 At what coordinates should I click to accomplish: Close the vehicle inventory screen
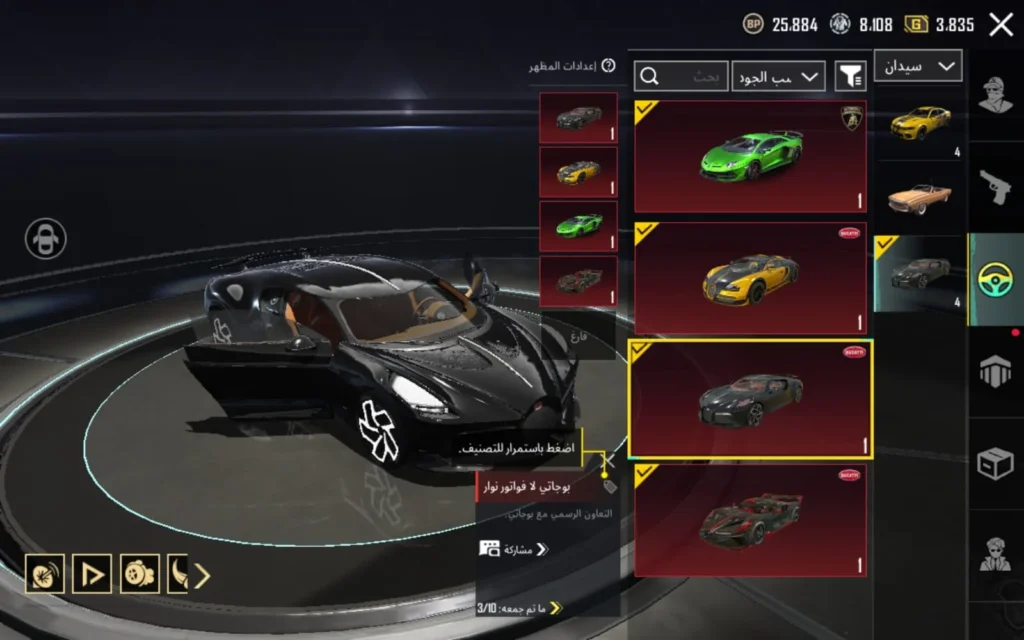coord(1001,25)
